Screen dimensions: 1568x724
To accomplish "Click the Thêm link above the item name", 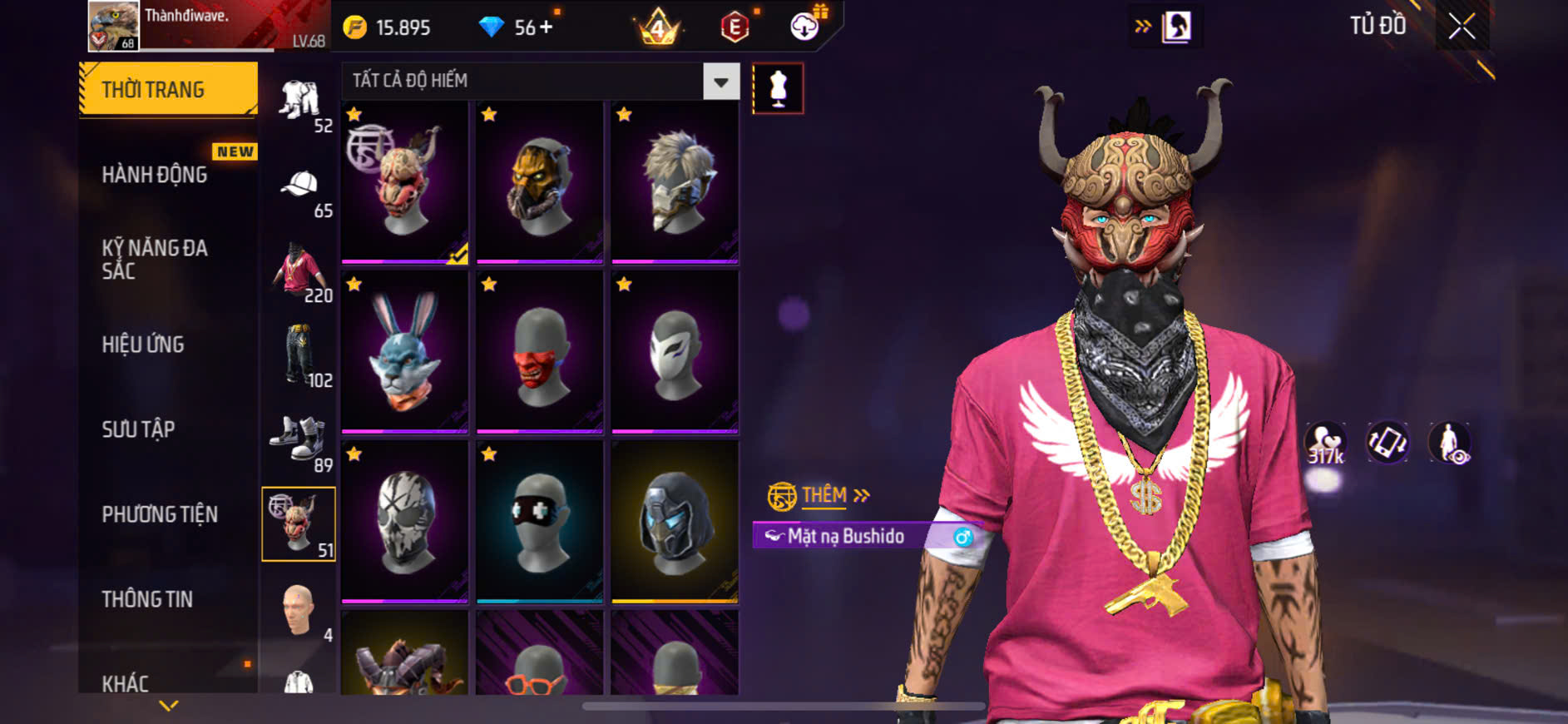I will pos(825,496).
